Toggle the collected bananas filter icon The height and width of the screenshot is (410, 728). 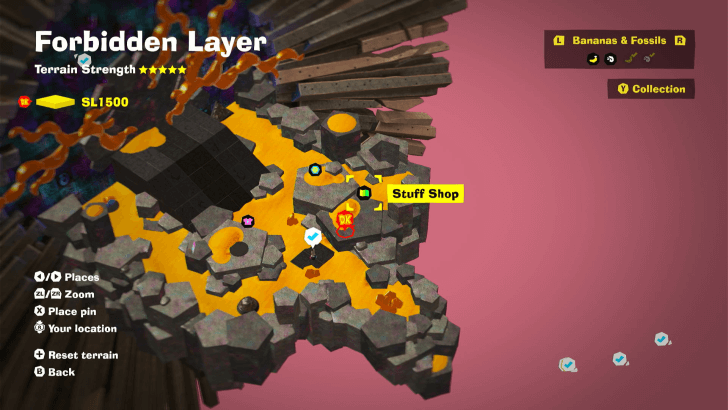(630, 59)
